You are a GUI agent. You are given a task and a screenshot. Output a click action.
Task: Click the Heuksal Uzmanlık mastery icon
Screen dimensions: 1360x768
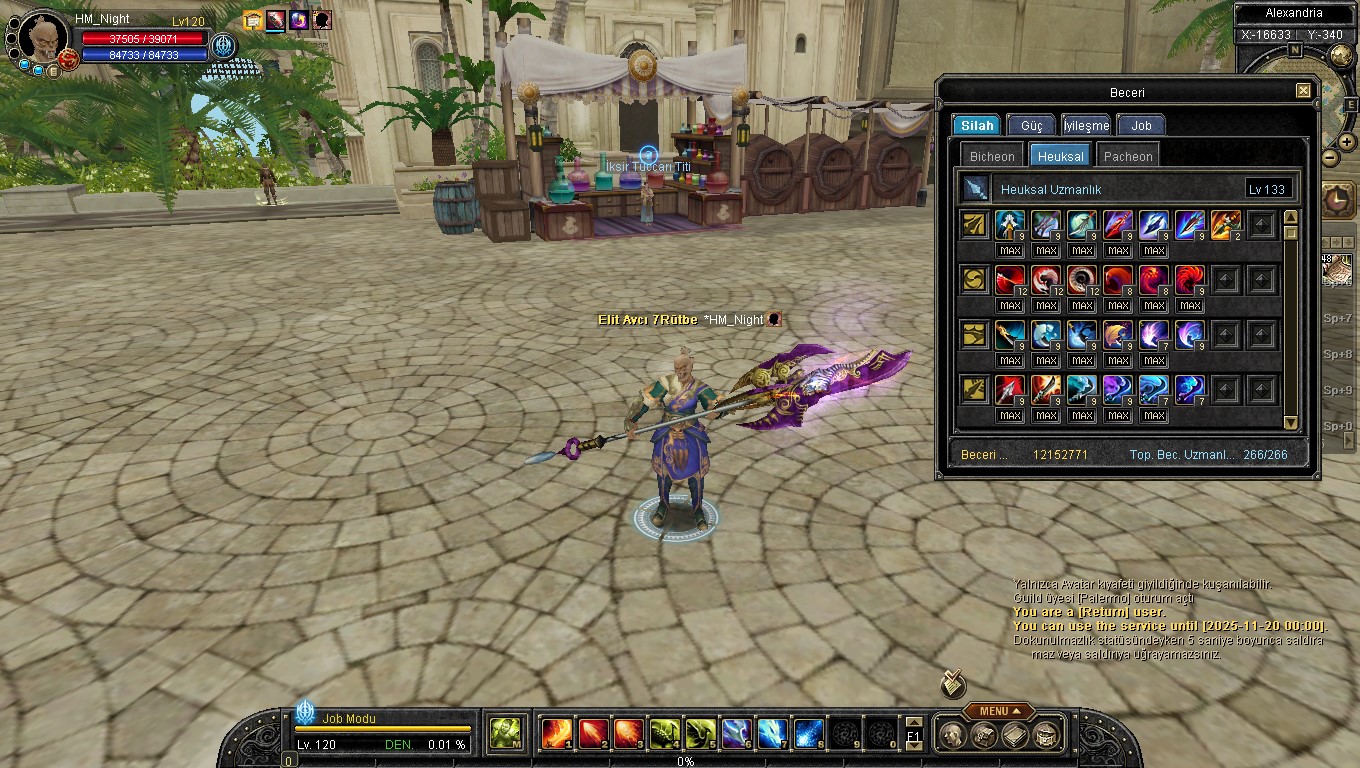click(x=974, y=188)
